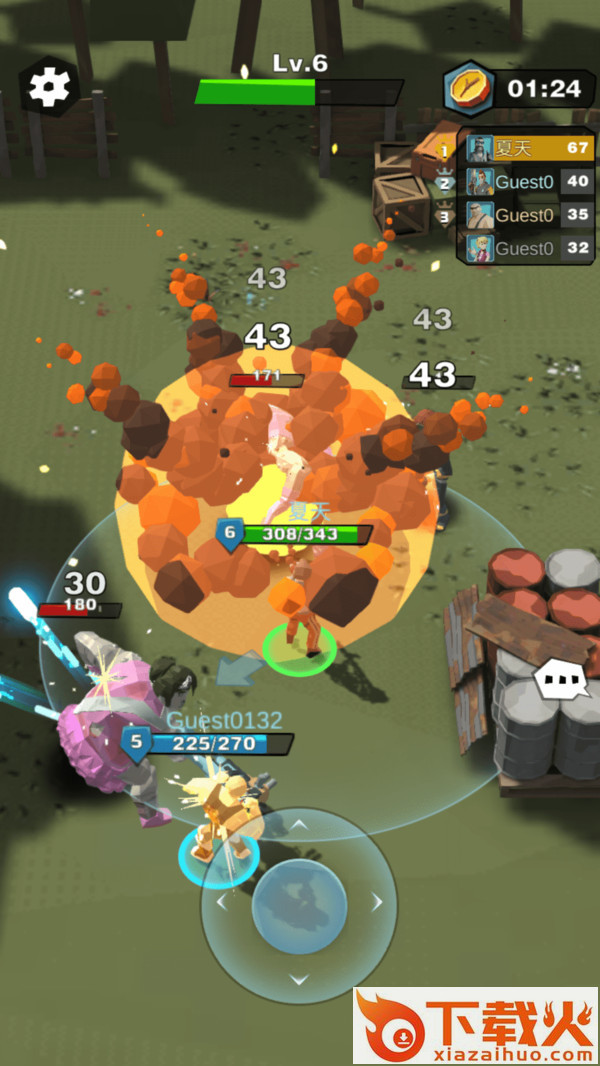Screen dimensions: 600x1066
Task: Select the Guest0 row with score 32
Action: [x=528, y=248]
